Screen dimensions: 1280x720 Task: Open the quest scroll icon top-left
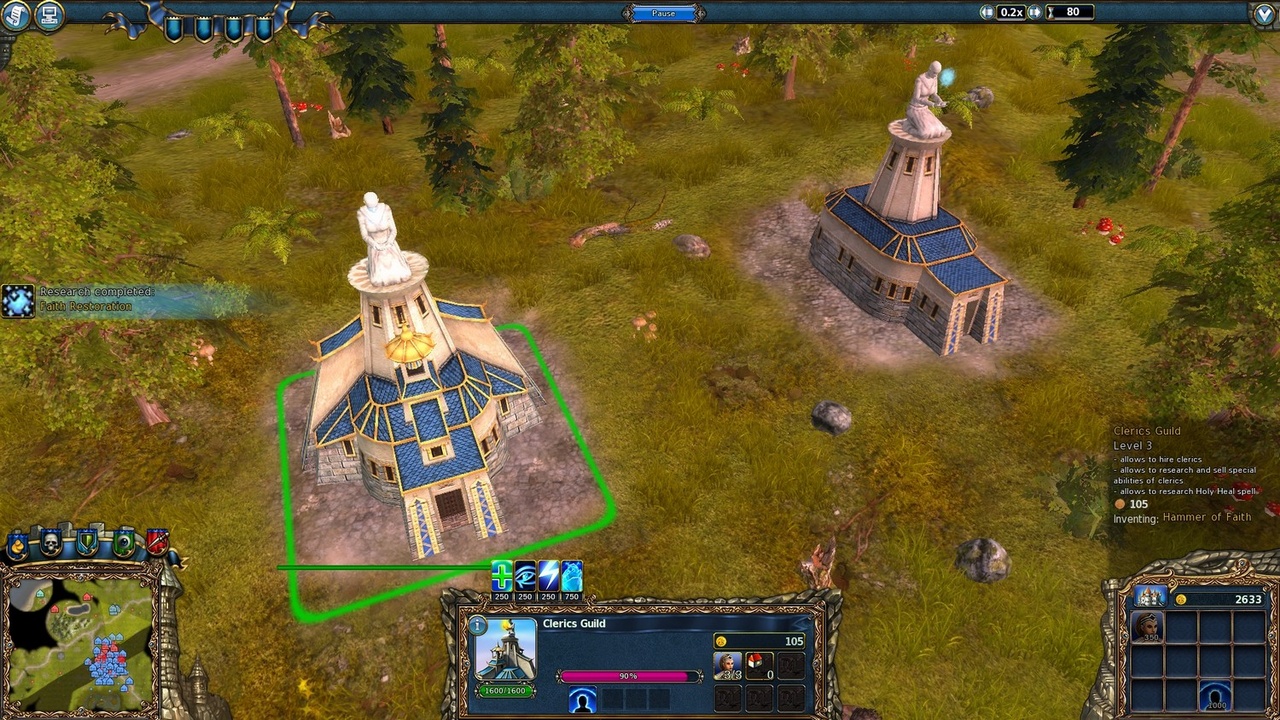tap(16, 16)
